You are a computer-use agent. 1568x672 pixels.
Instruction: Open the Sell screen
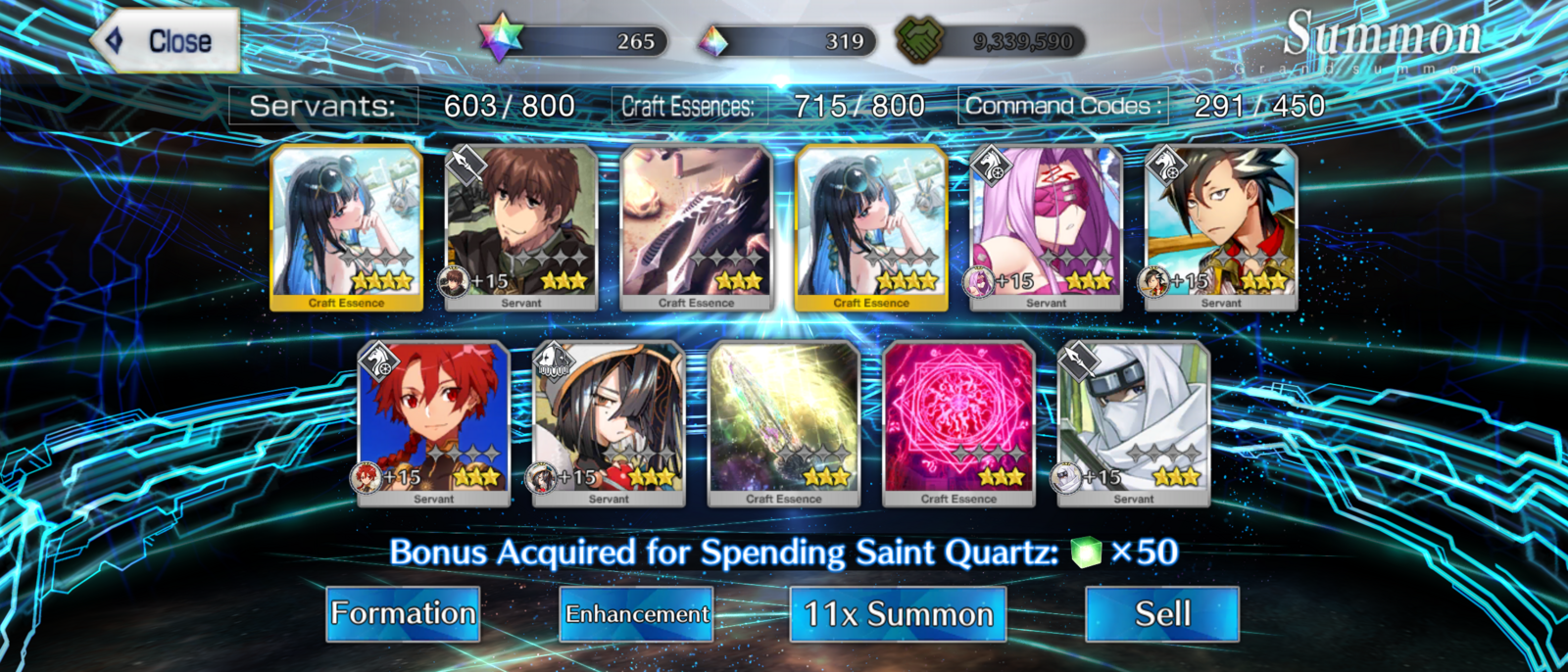pyautogui.click(x=1162, y=614)
